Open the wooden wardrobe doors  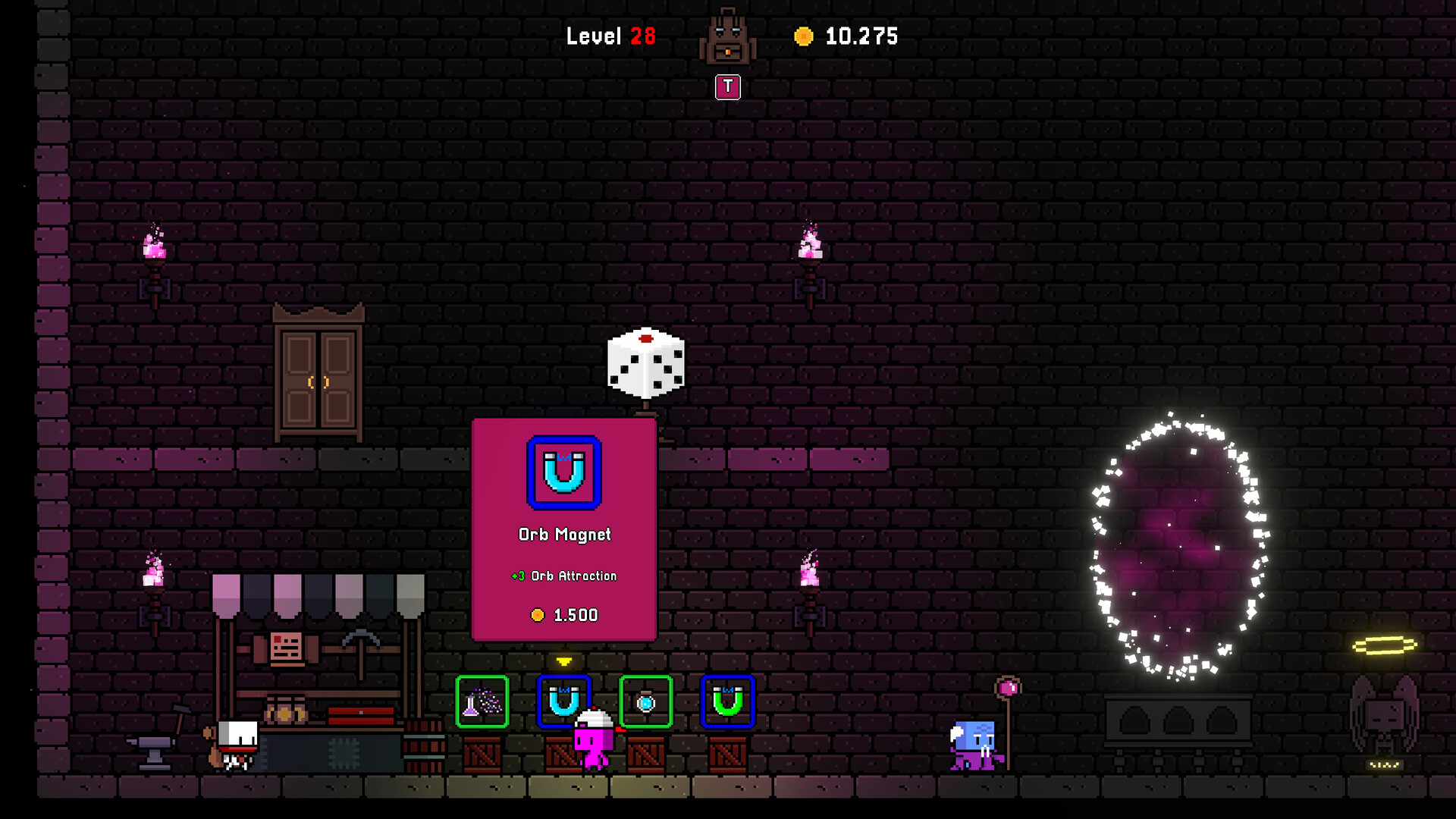317,379
